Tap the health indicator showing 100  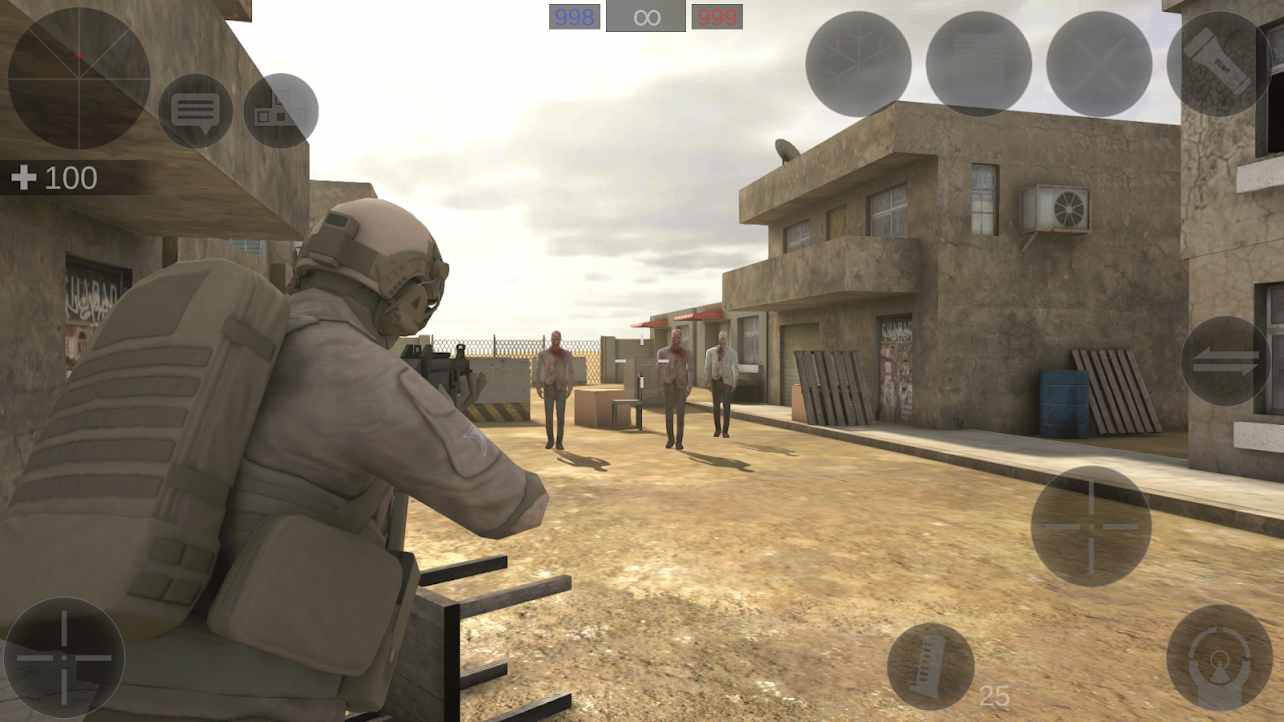coord(50,178)
